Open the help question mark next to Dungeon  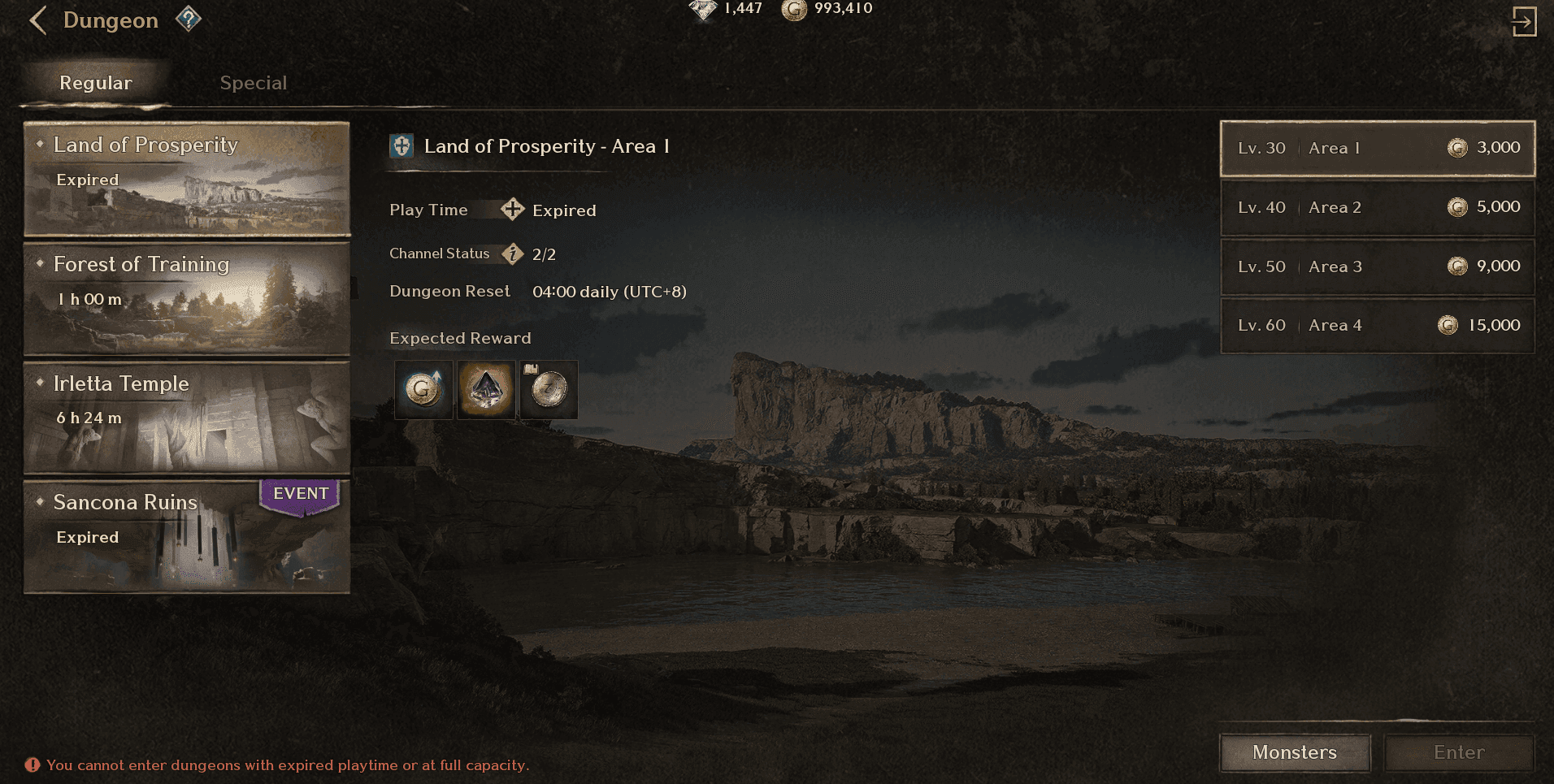coord(189,18)
